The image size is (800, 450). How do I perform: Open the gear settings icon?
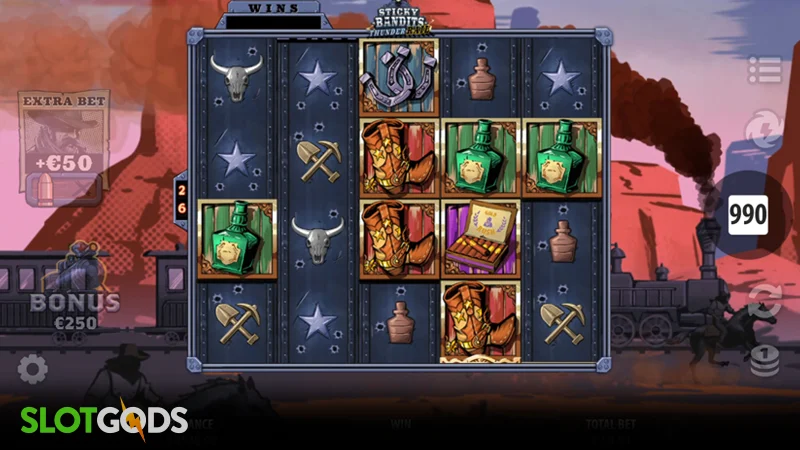click(32, 369)
